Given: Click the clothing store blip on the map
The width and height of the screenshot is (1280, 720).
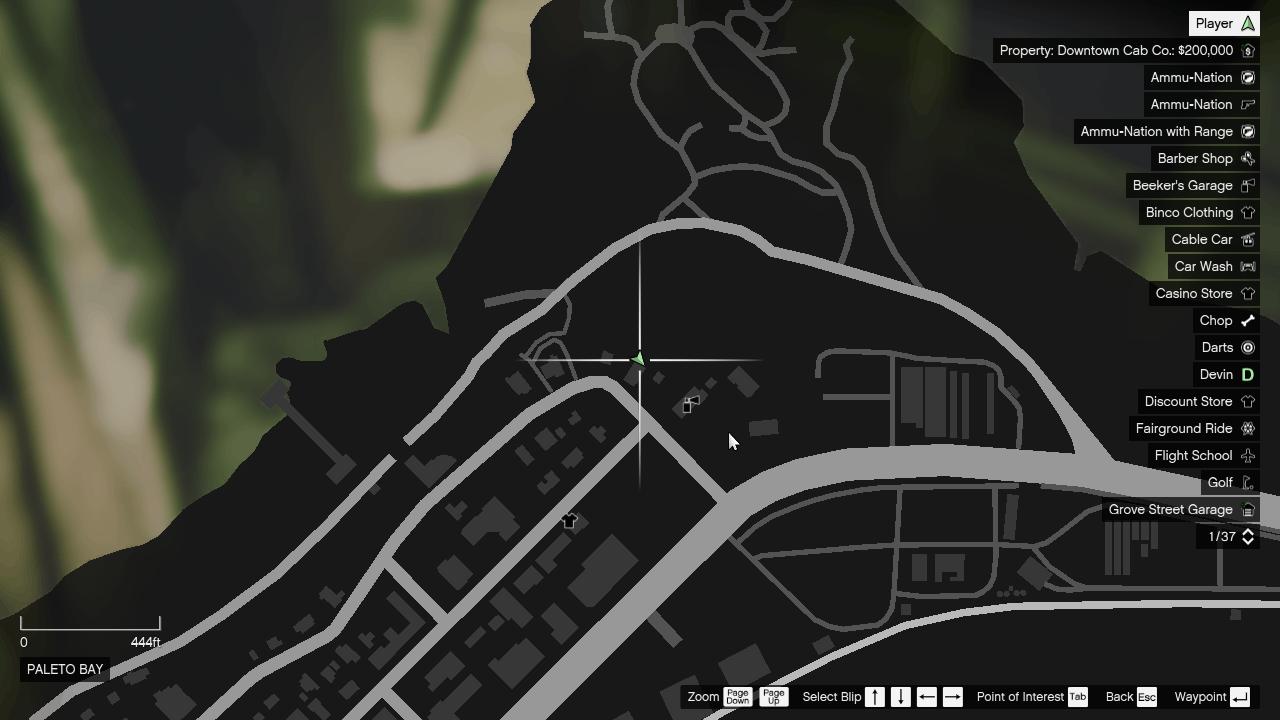Looking at the screenshot, I should [x=569, y=520].
